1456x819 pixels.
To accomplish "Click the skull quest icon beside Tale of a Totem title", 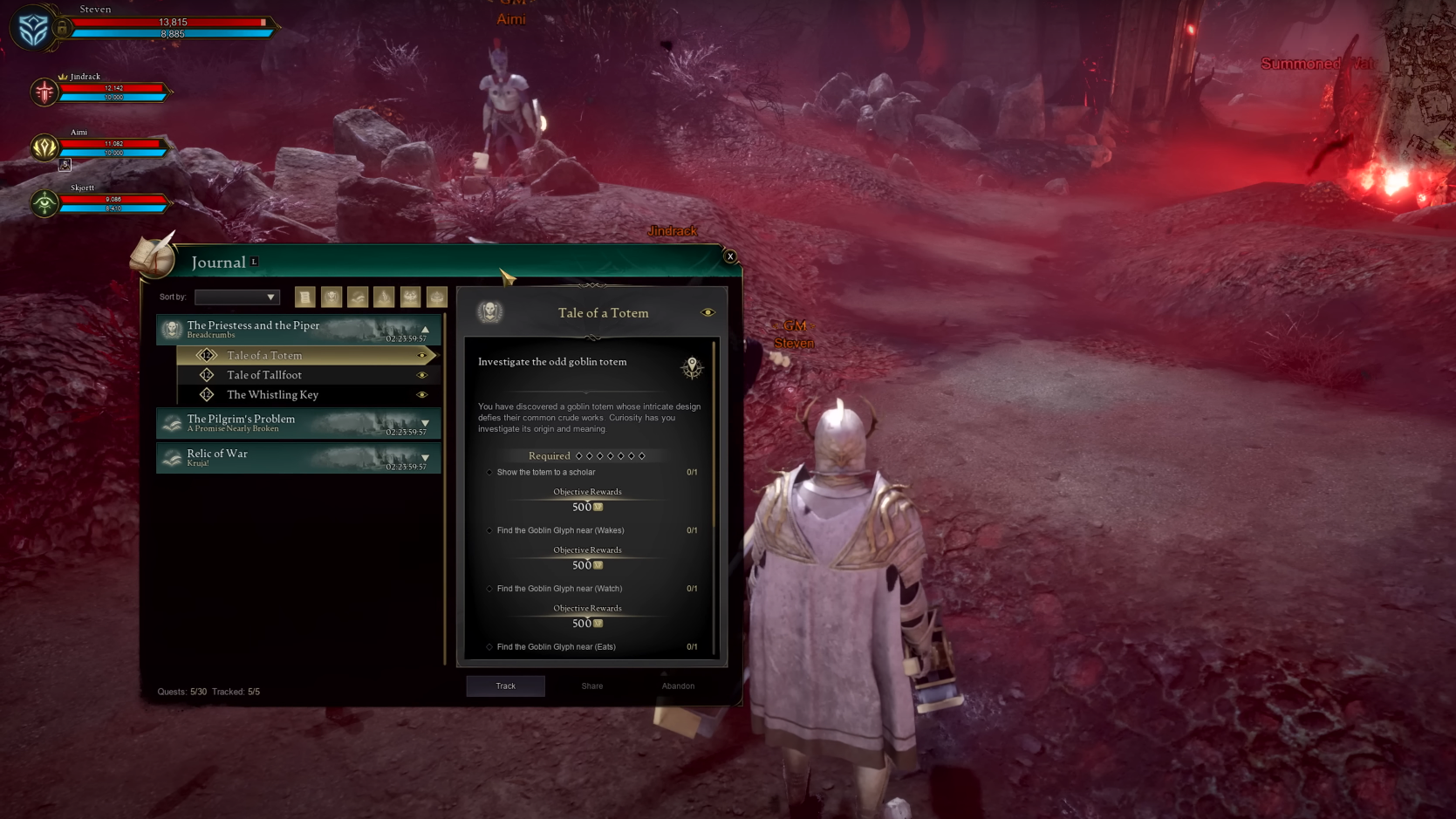I will click(489, 311).
